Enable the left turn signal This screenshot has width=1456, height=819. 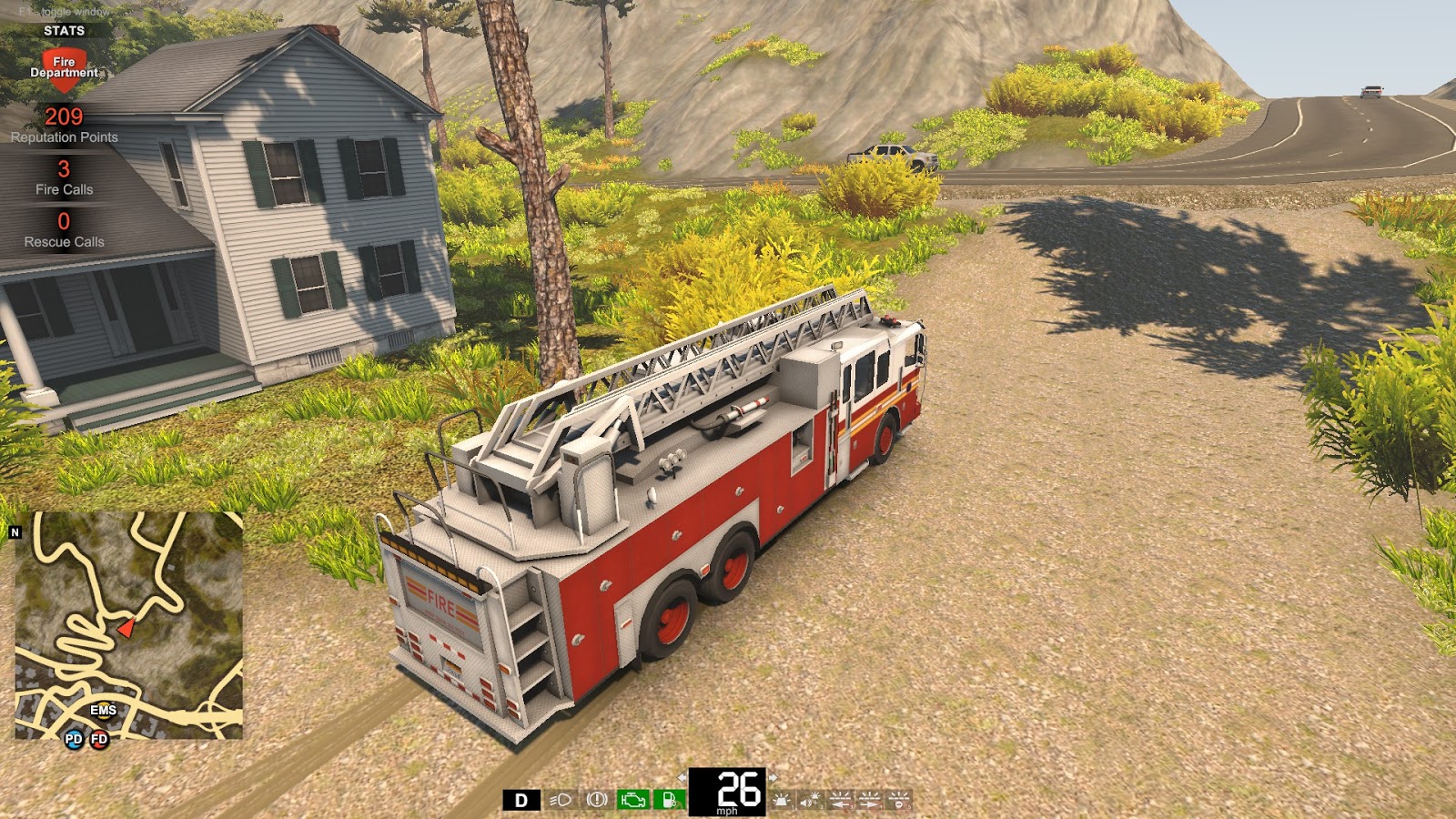point(842,799)
